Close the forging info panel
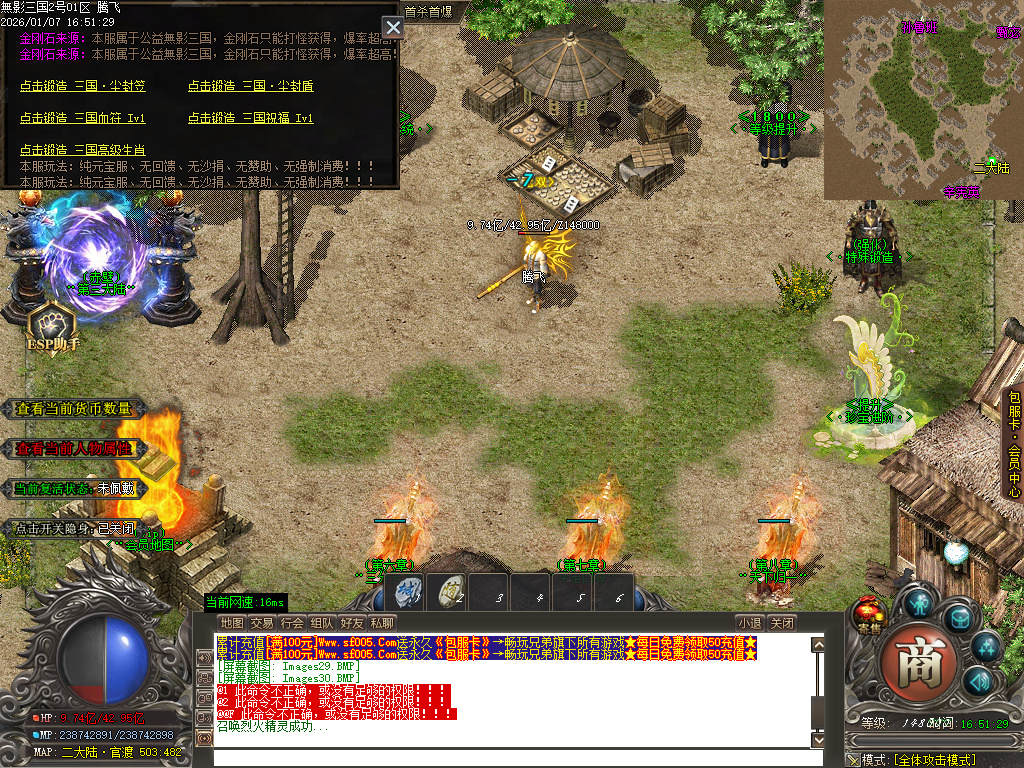 pos(393,27)
